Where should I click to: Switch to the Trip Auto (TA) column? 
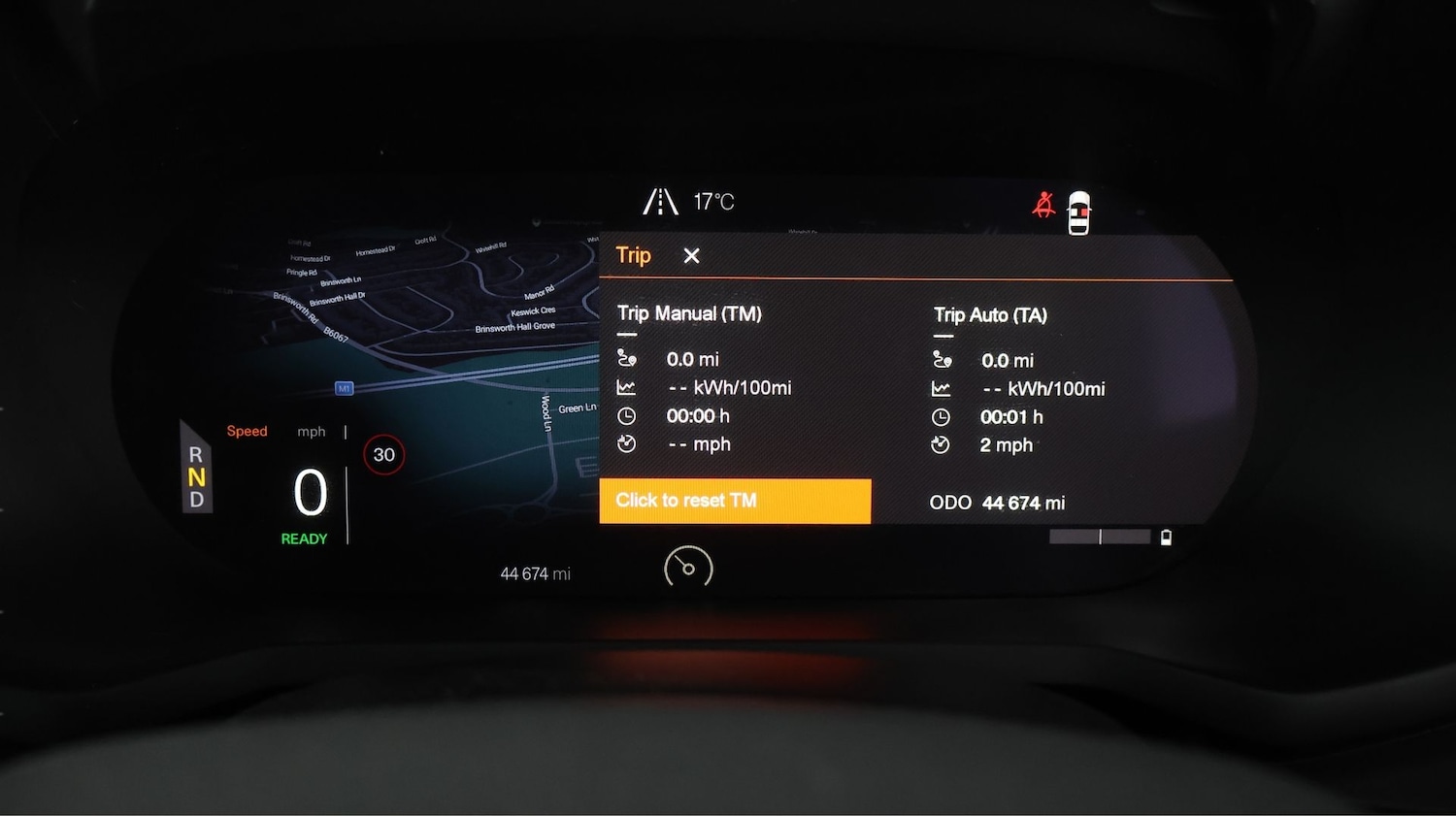pyautogui.click(x=991, y=314)
